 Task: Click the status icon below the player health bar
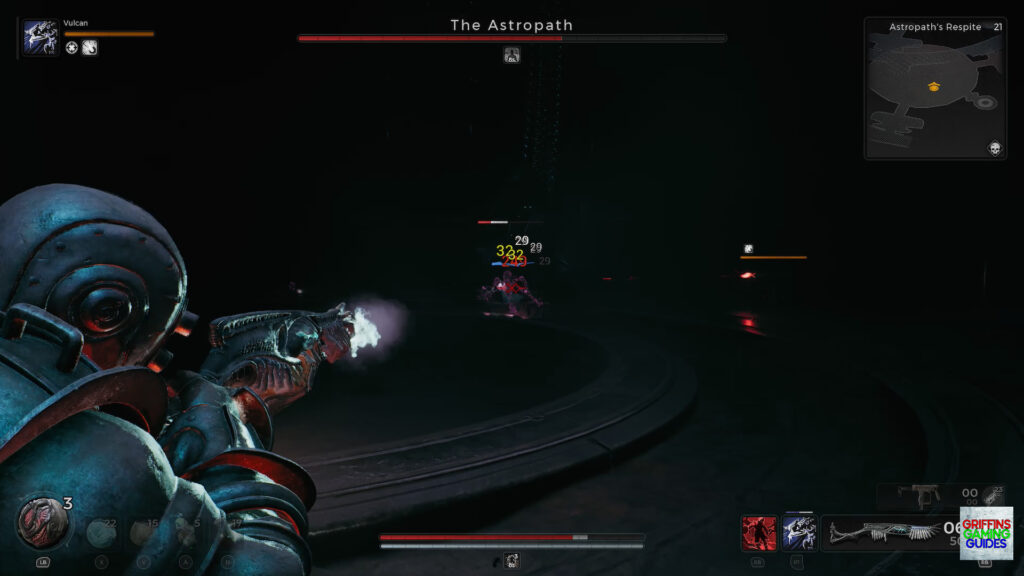[512, 561]
